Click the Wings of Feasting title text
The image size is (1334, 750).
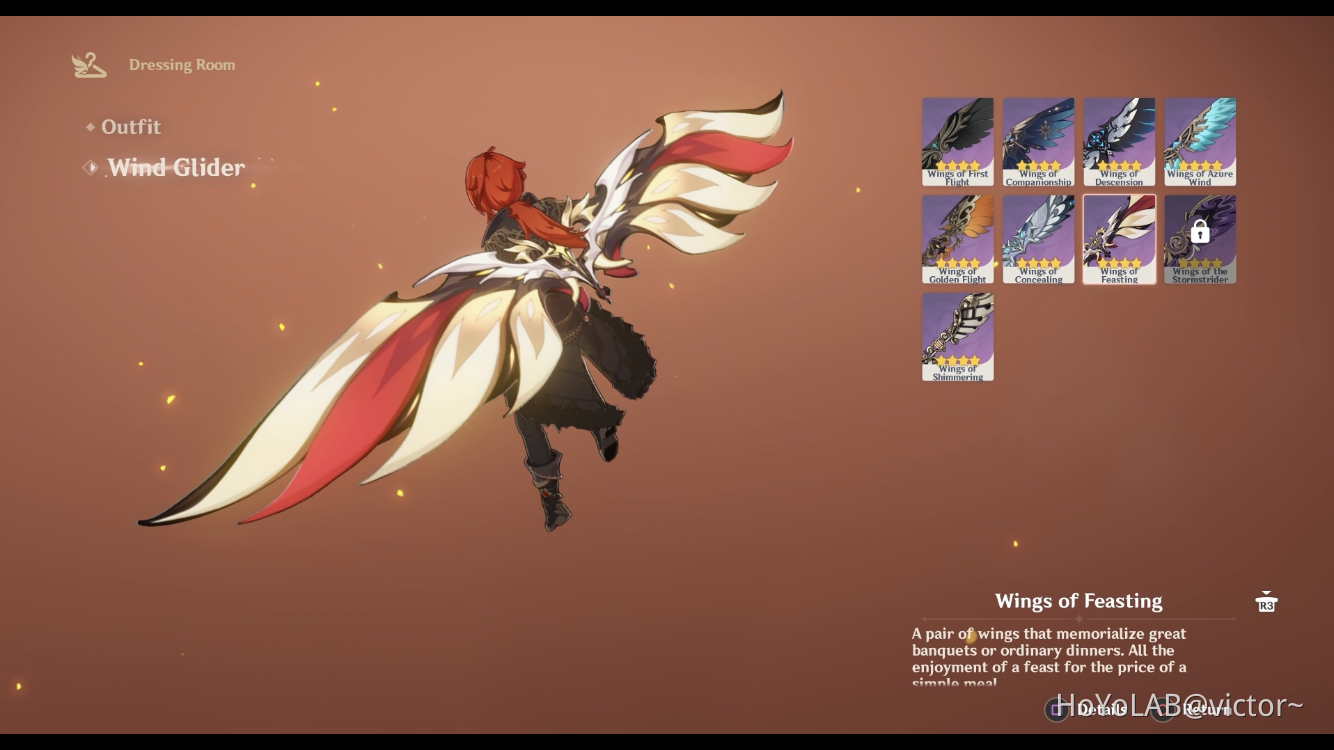point(1080,600)
